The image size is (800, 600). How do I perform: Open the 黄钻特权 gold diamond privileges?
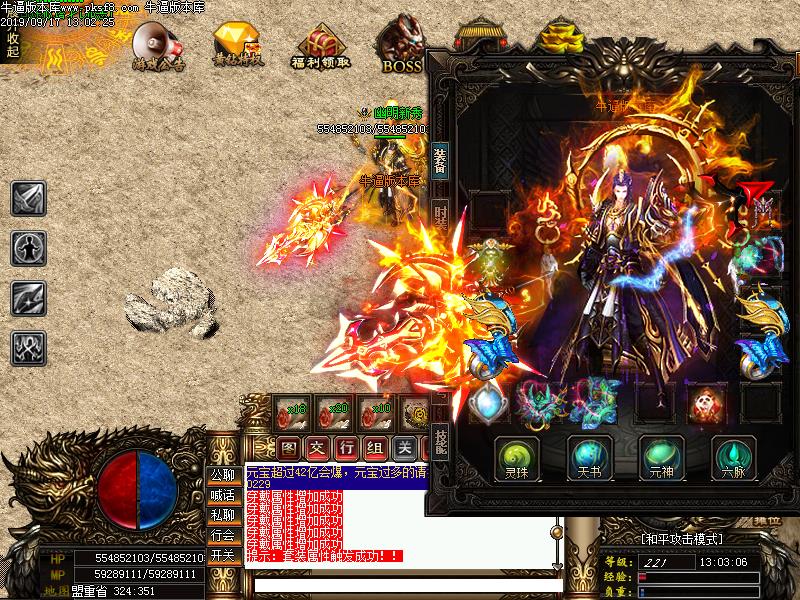[x=237, y=44]
